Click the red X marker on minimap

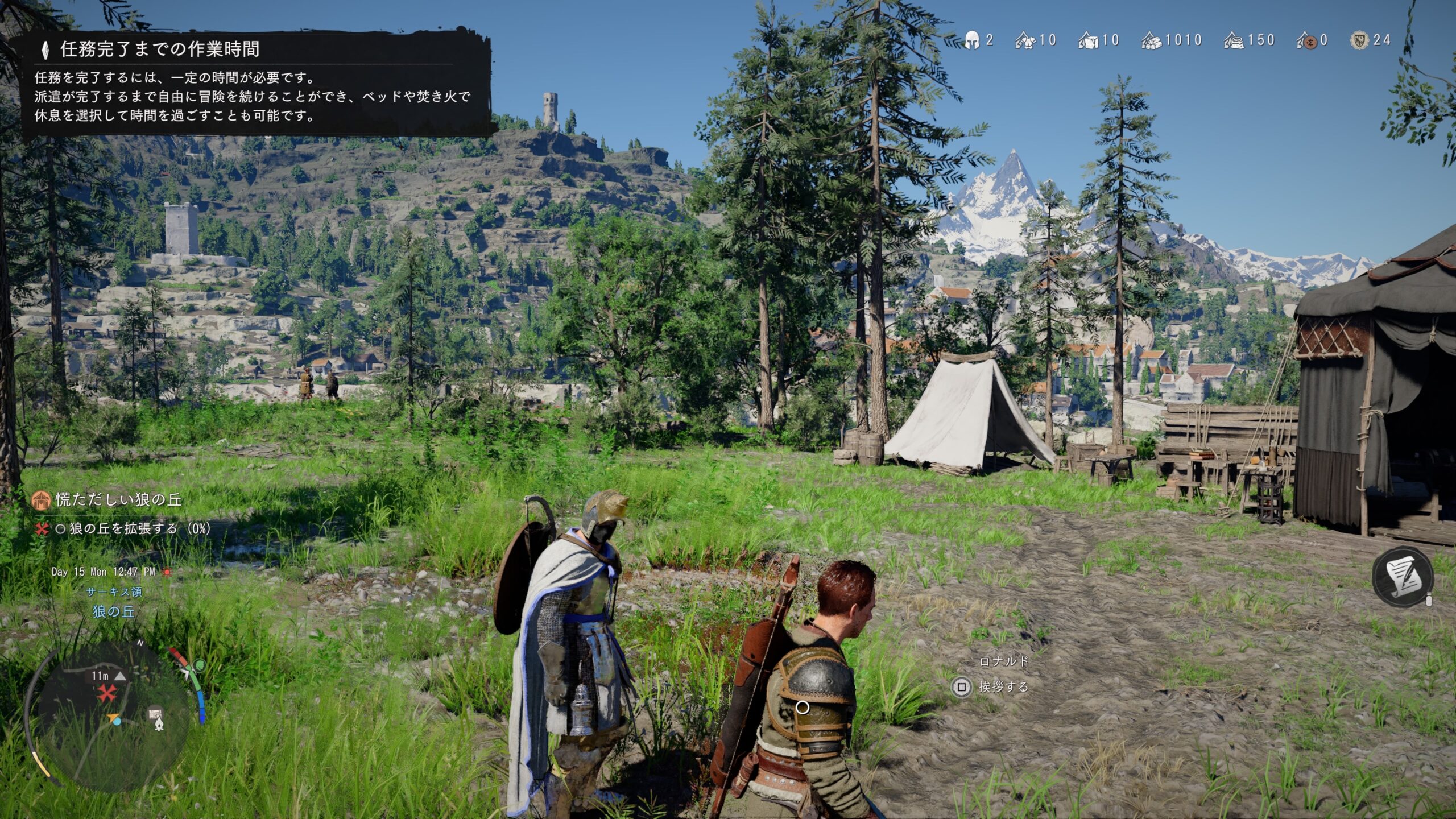106,693
